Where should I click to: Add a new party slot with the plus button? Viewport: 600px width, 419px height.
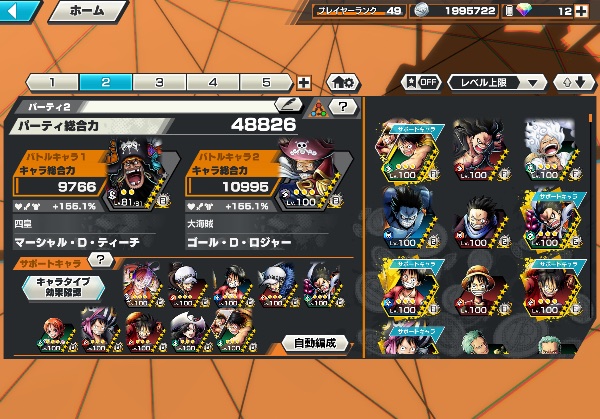pyautogui.click(x=304, y=83)
